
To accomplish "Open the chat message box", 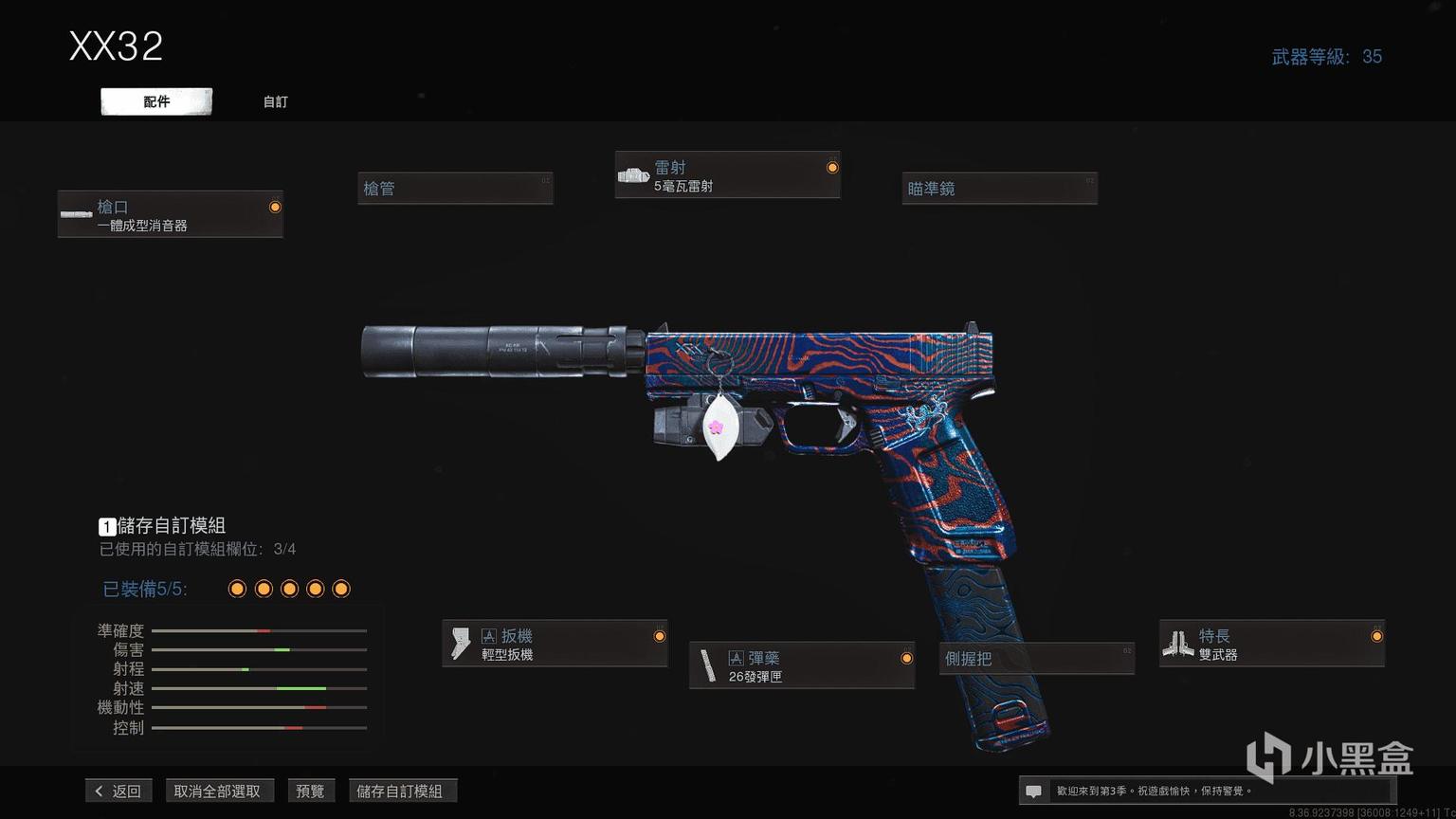I will tap(1033, 791).
